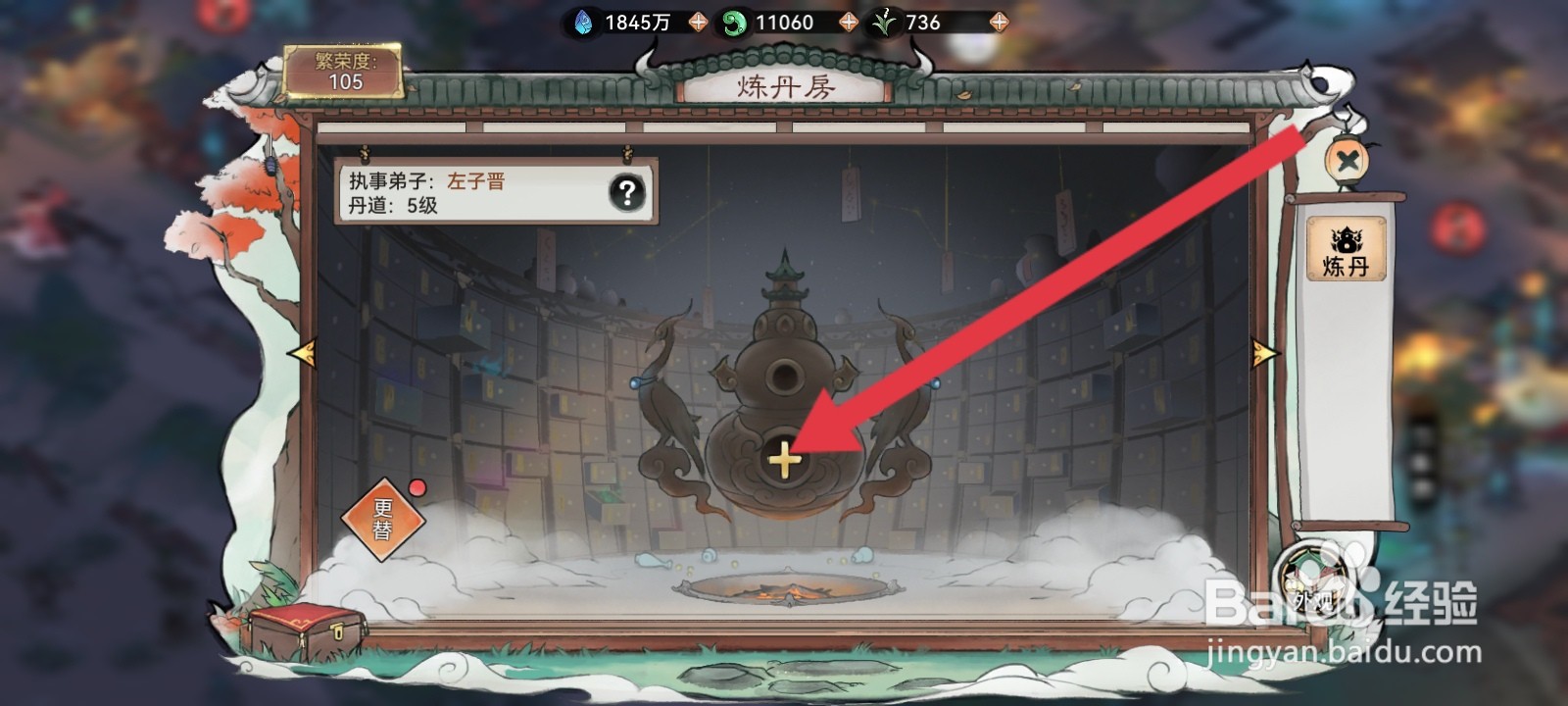The image size is (1568, 706).
Task: Close the room via the lantern X
Action: click(x=1349, y=162)
